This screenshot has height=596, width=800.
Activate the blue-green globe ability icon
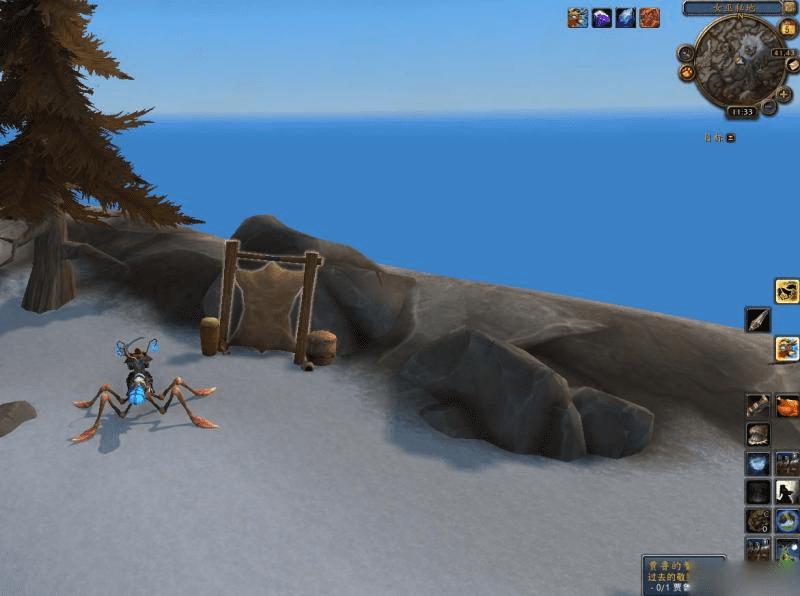coord(788,521)
